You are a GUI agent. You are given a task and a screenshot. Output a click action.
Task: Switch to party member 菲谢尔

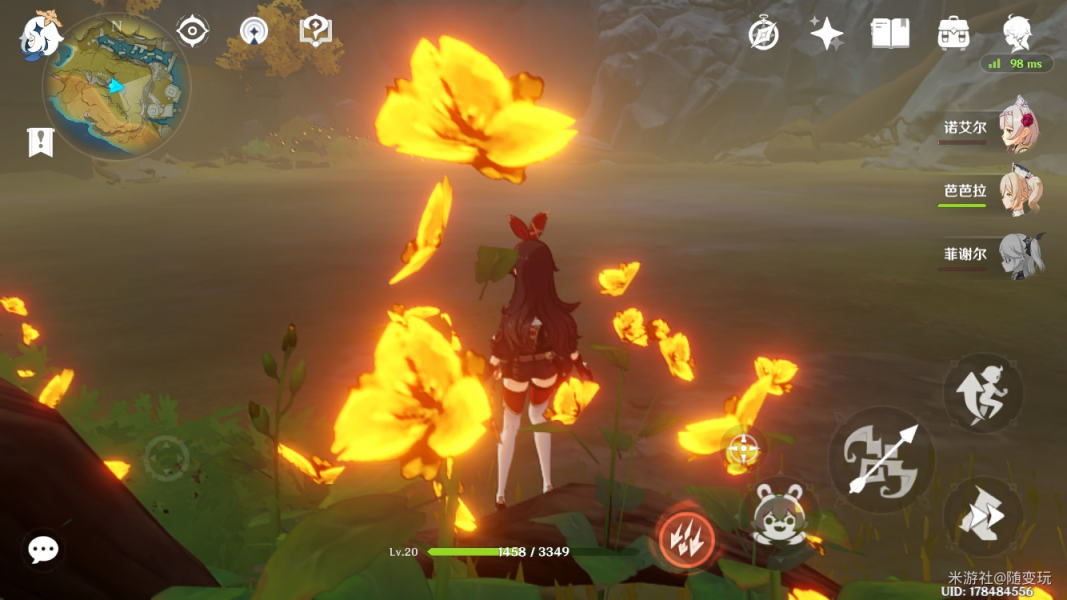coord(1020,254)
